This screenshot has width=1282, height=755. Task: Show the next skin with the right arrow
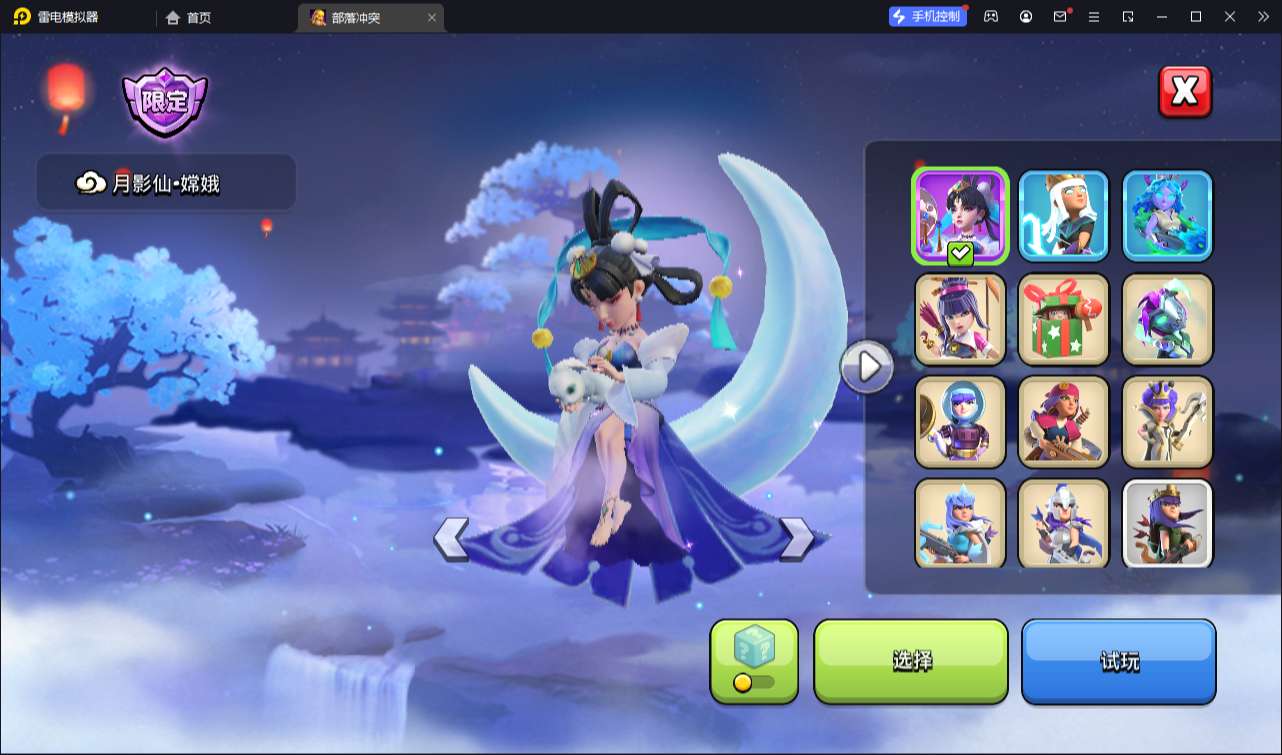(x=796, y=538)
